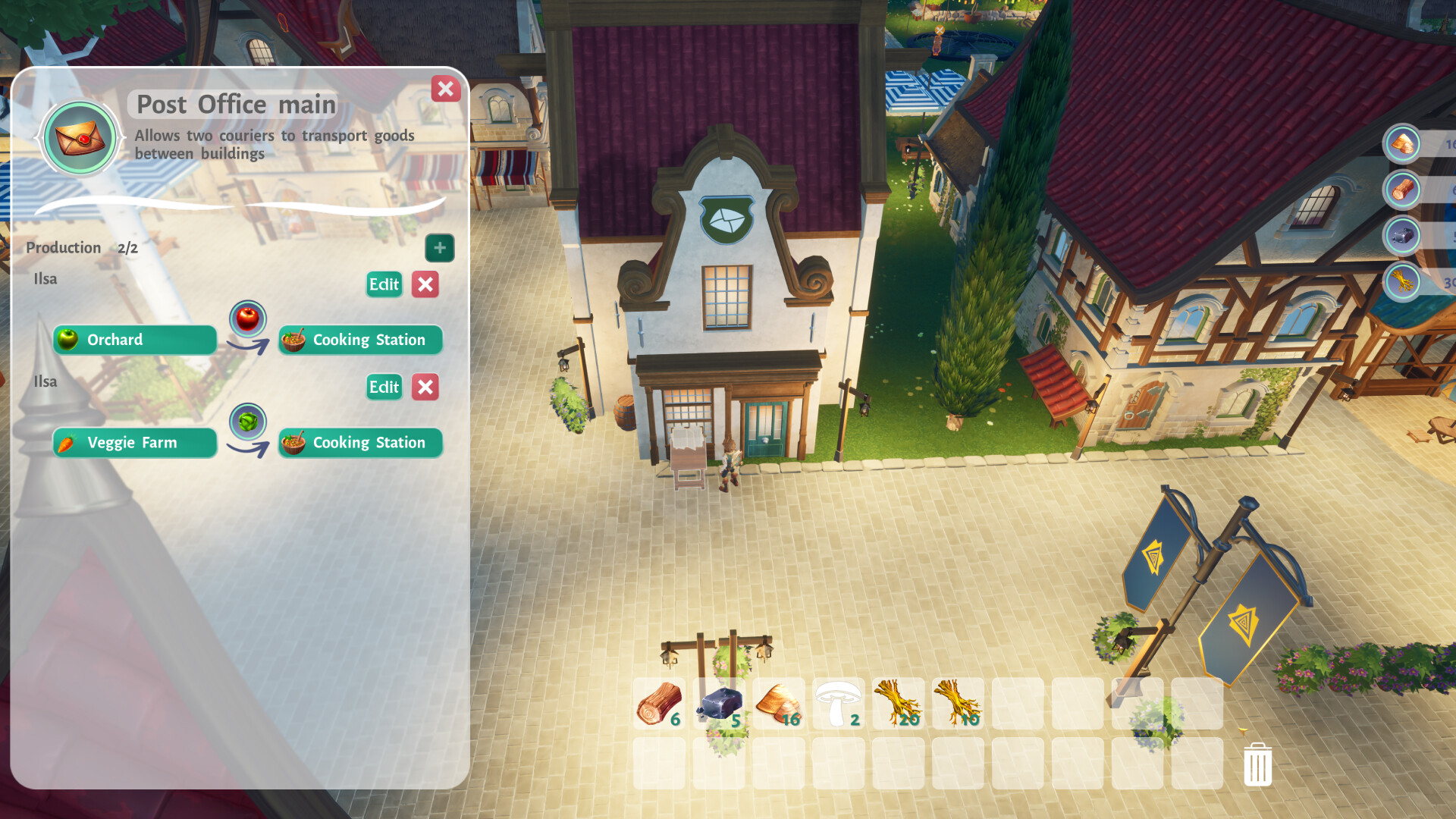Image resolution: width=1456 pixels, height=819 pixels.
Task: Add a new courier route with the plus button
Action: click(440, 247)
